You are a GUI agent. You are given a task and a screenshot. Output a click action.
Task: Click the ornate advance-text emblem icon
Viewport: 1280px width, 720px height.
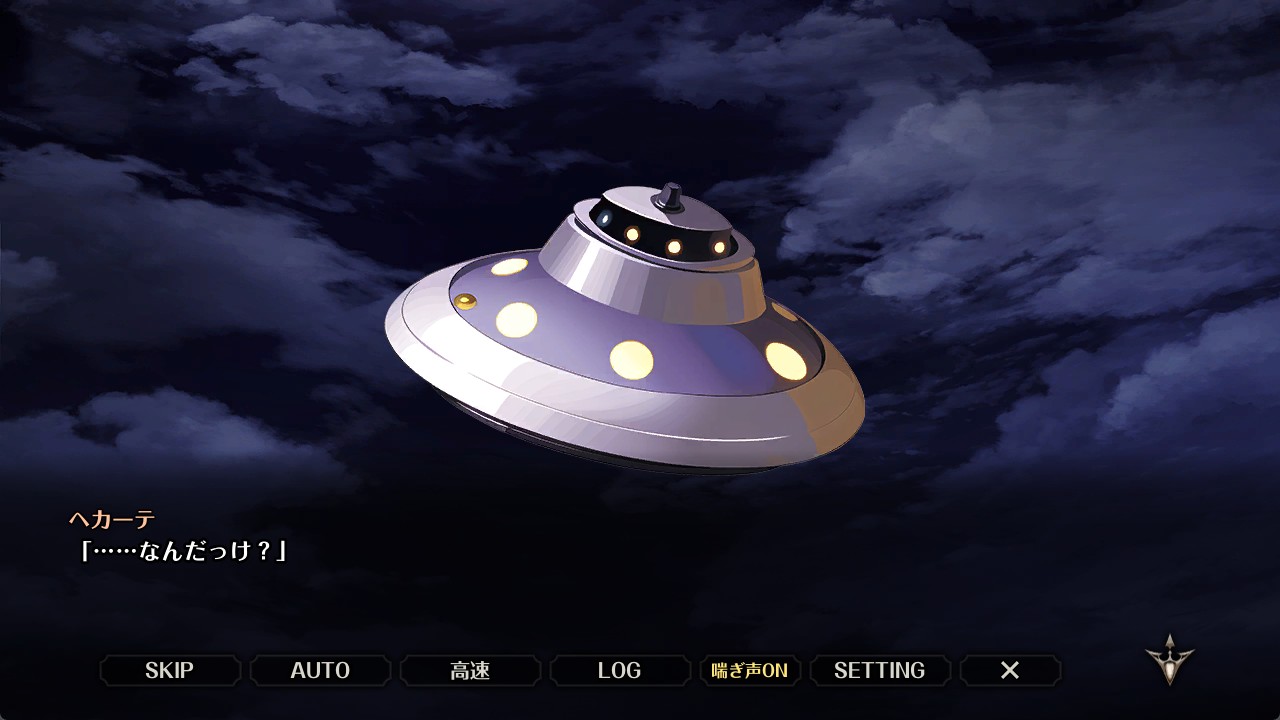1169,659
